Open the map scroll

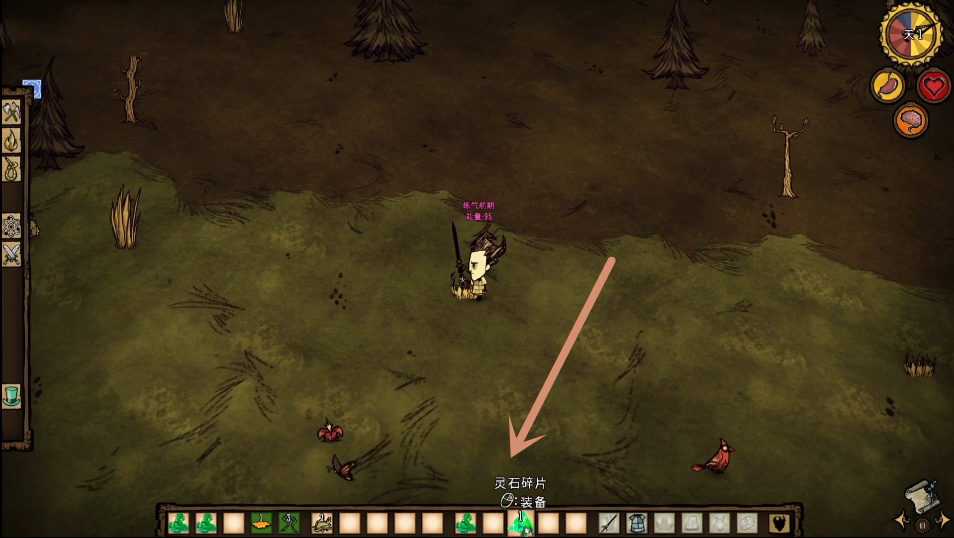[922, 494]
